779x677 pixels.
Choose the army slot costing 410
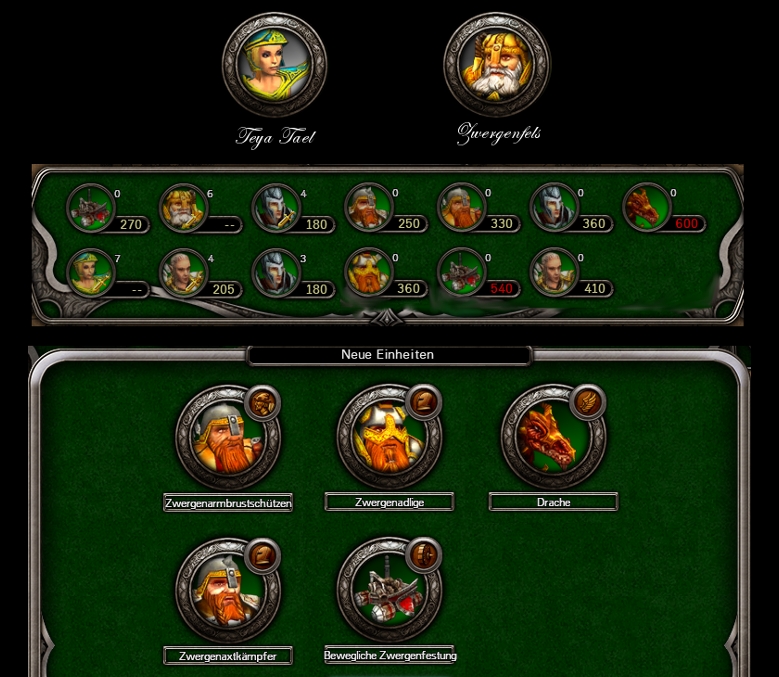tap(553, 272)
